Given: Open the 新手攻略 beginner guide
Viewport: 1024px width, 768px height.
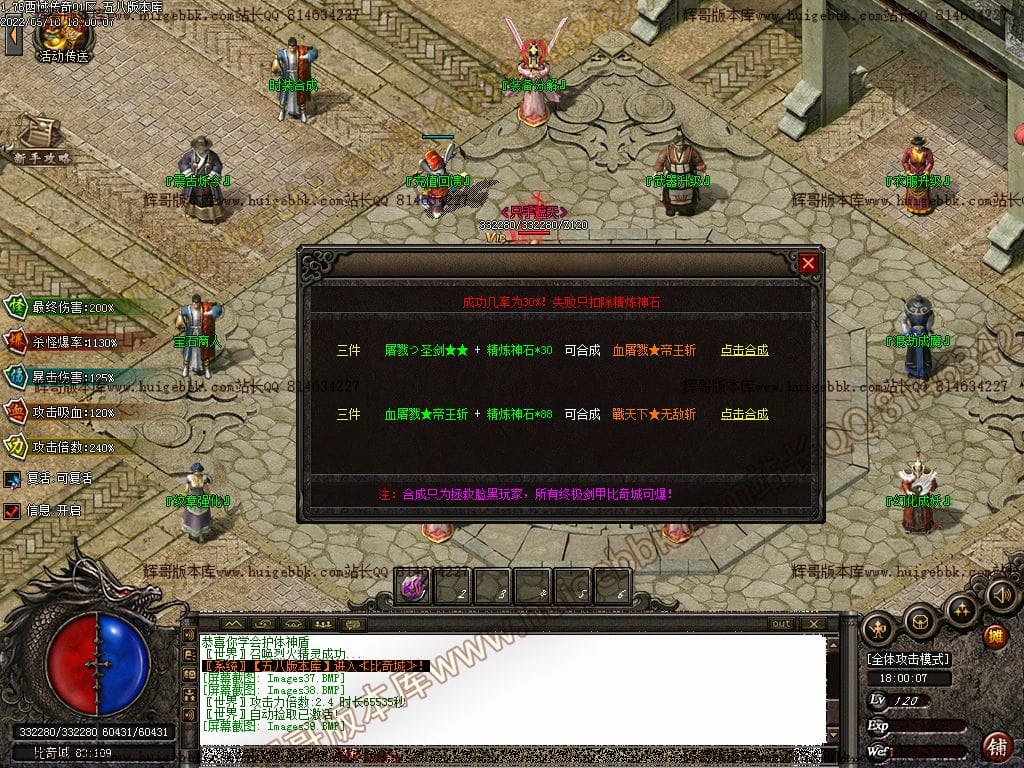Looking at the screenshot, I should pyautogui.click(x=40, y=142).
